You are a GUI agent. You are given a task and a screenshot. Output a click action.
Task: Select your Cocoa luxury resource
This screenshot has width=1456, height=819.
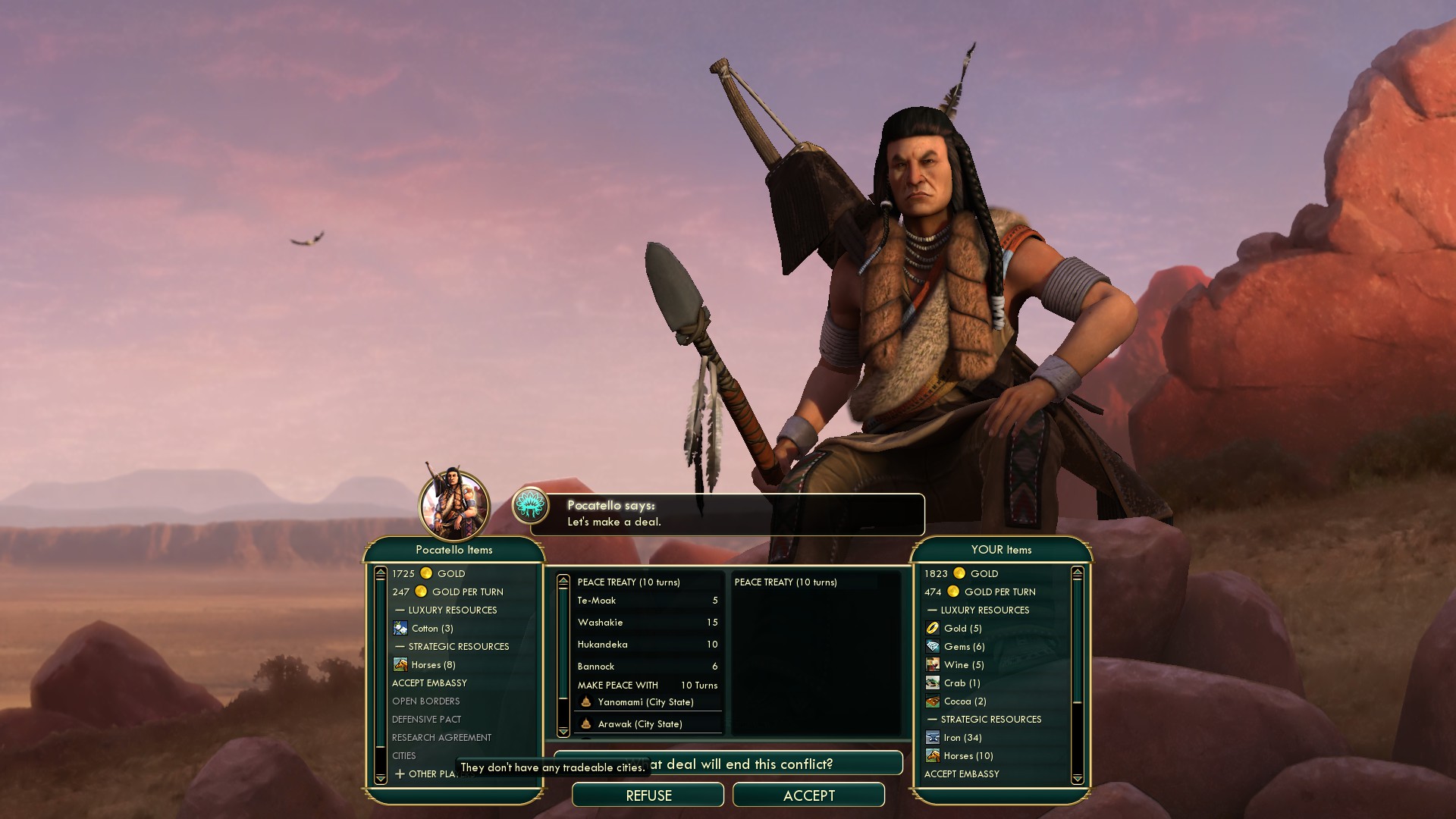(955, 701)
